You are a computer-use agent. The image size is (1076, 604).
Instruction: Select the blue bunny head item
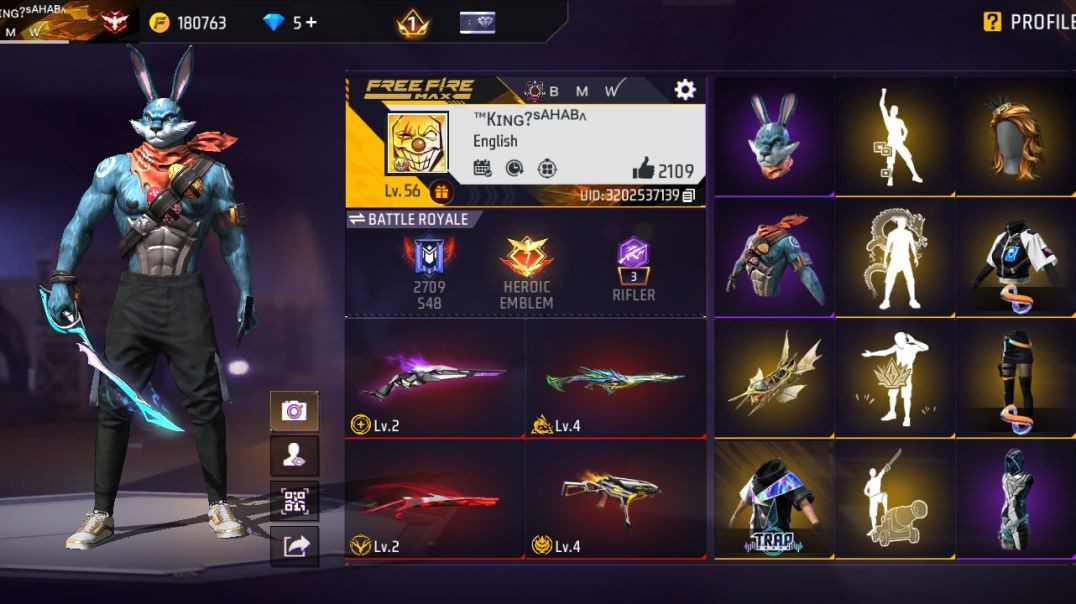(x=774, y=136)
